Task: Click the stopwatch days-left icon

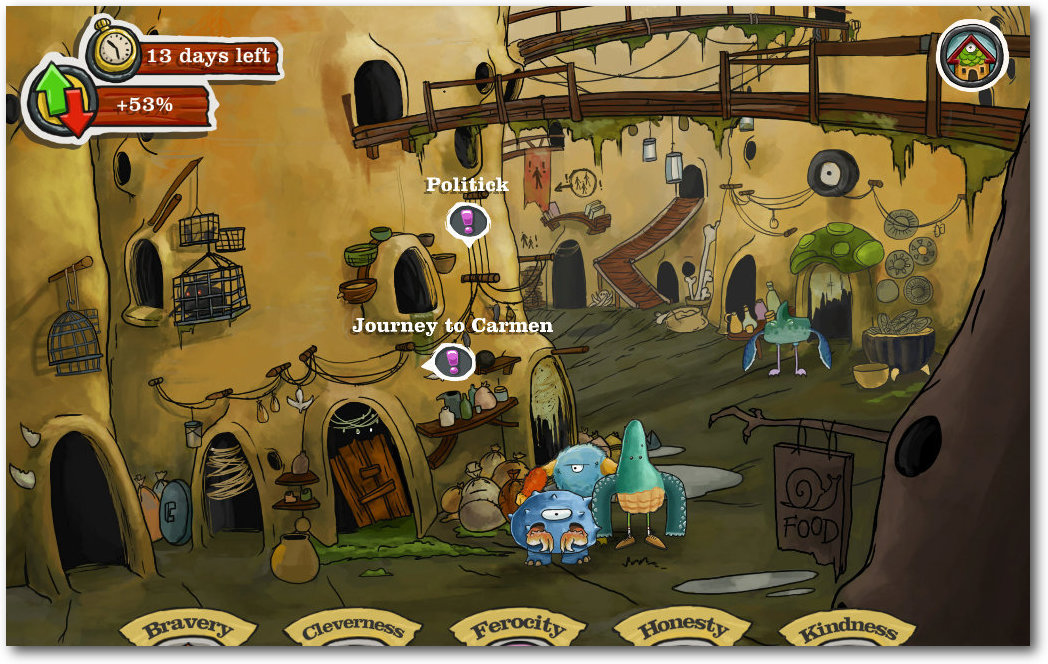Action: click(x=112, y=47)
